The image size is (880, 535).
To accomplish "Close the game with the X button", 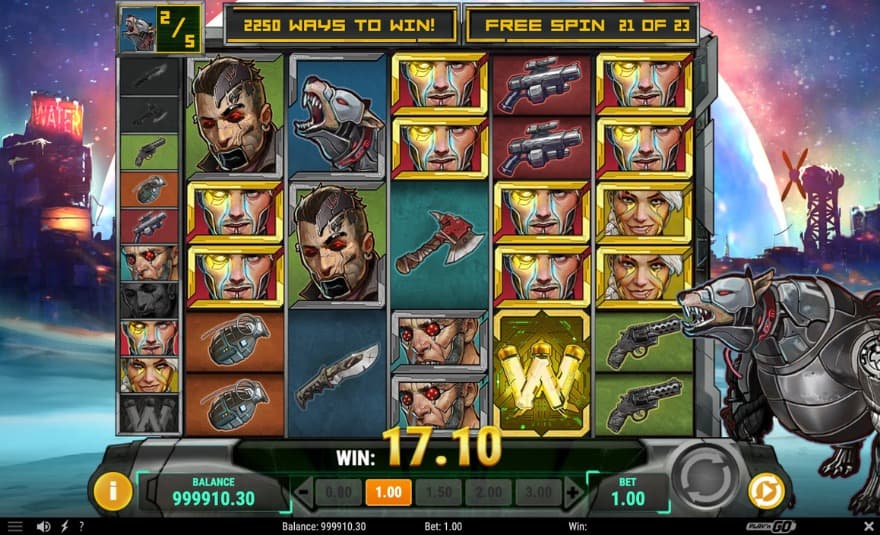I will 867,526.
